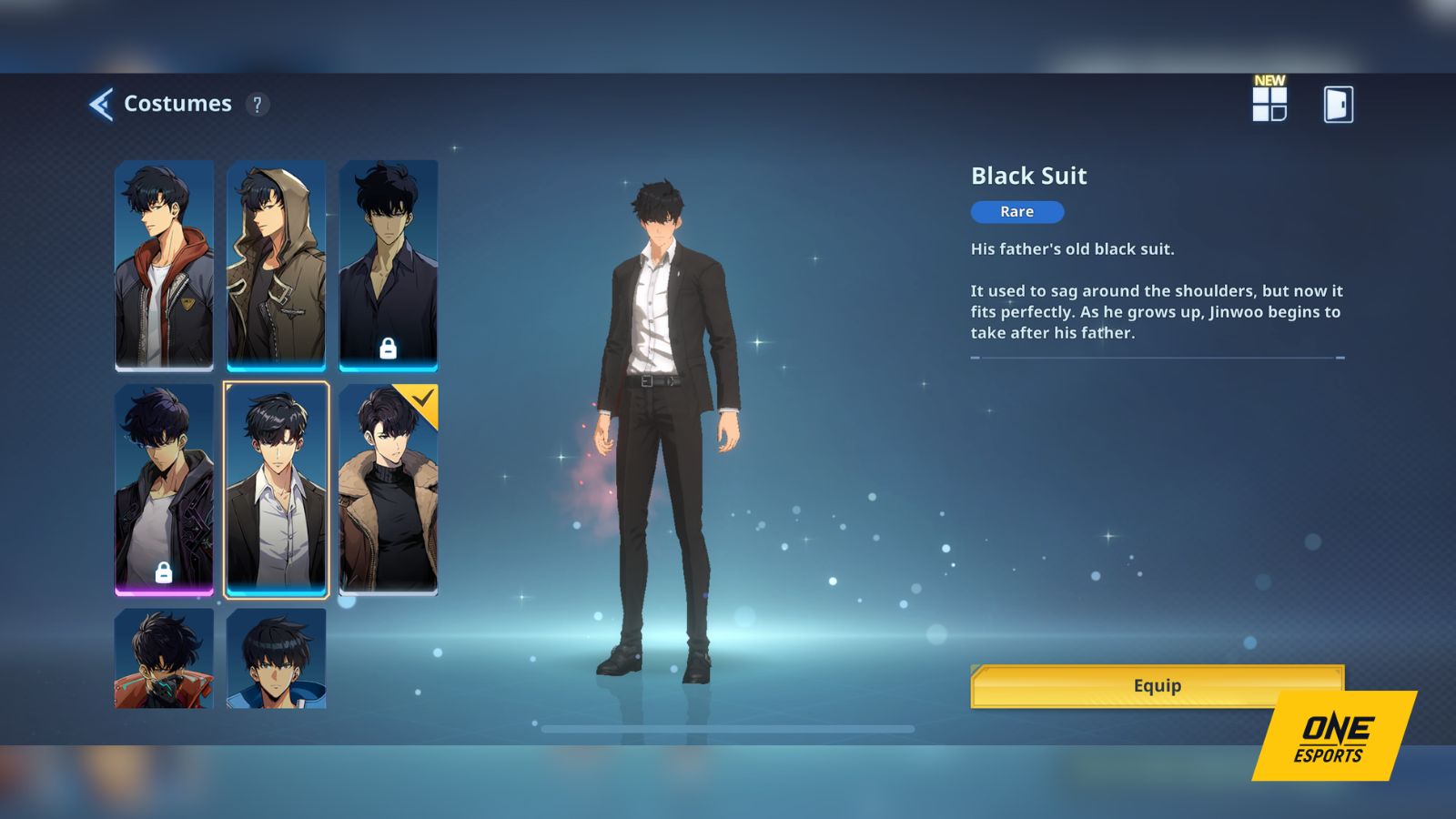
Task: Open the Costumes help question mark
Action: pyautogui.click(x=258, y=104)
